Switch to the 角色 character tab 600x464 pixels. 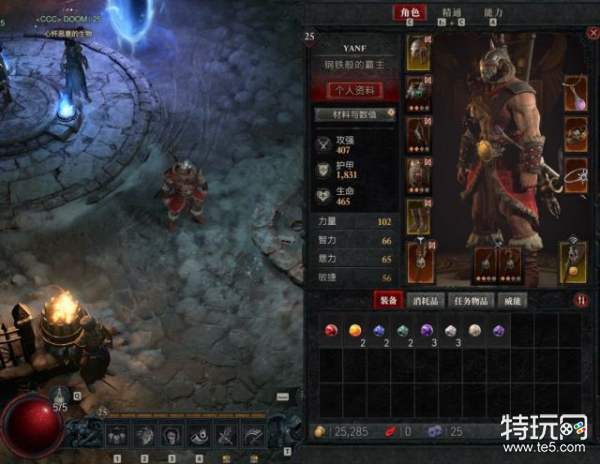coord(408,13)
